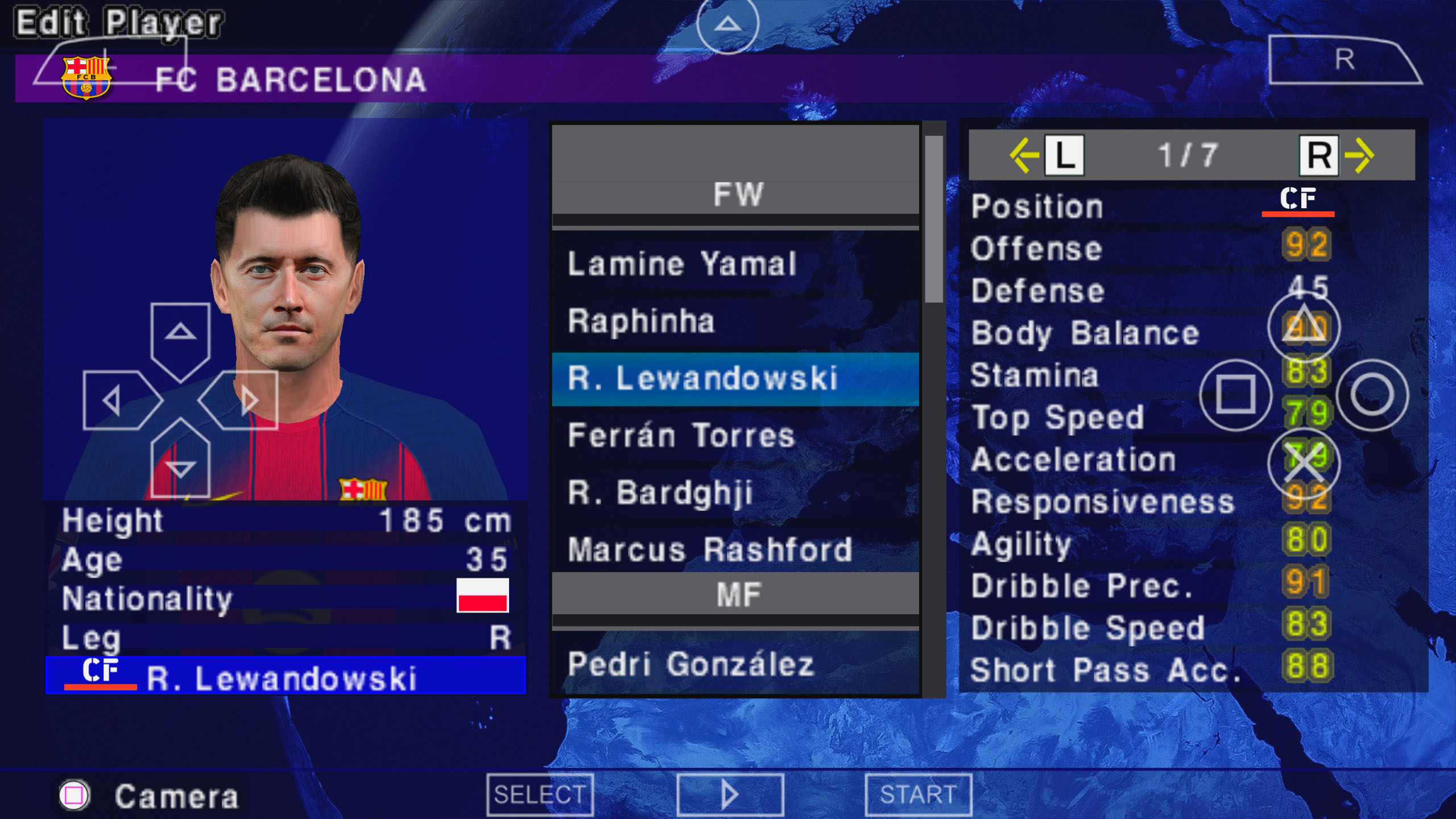Image resolution: width=1456 pixels, height=819 pixels.
Task: Select midfielder Pedri González
Action: [x=735, y=664]
